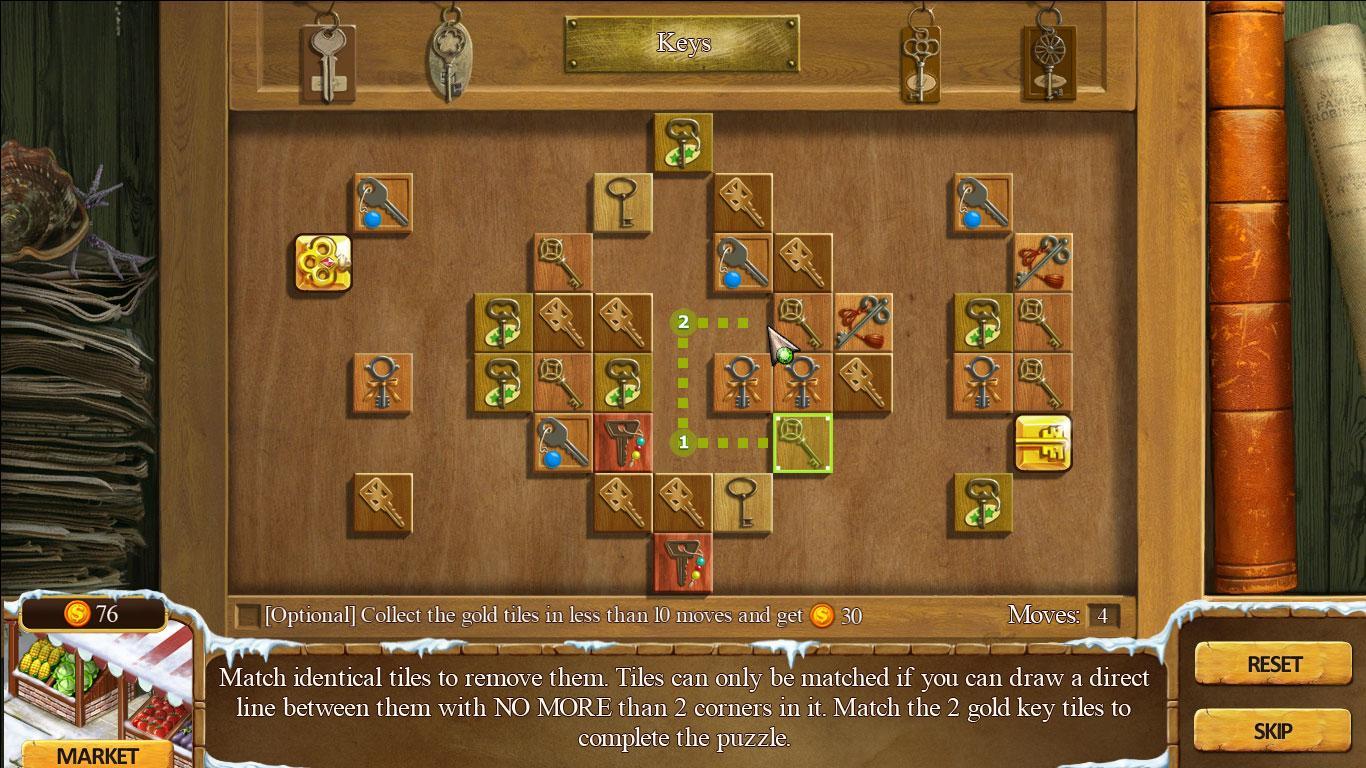Image resolution: width=1366 pixels, height=768 pixels.
Task: Click the green-outlined selected key tile
Action: coord(802,443)
